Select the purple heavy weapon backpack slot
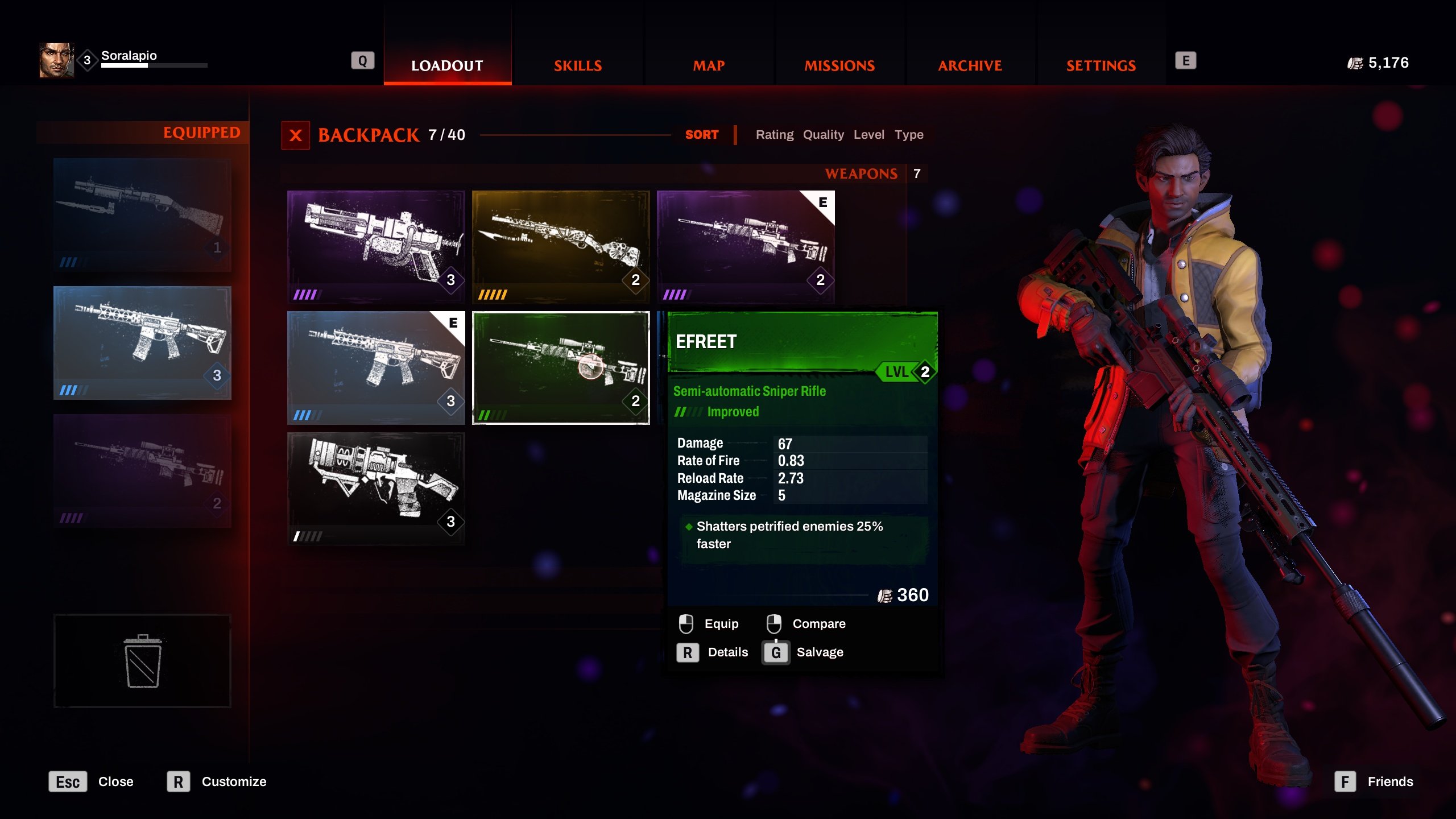The height and width of the screenshot is (819, 1456). [x=376, y=246]
